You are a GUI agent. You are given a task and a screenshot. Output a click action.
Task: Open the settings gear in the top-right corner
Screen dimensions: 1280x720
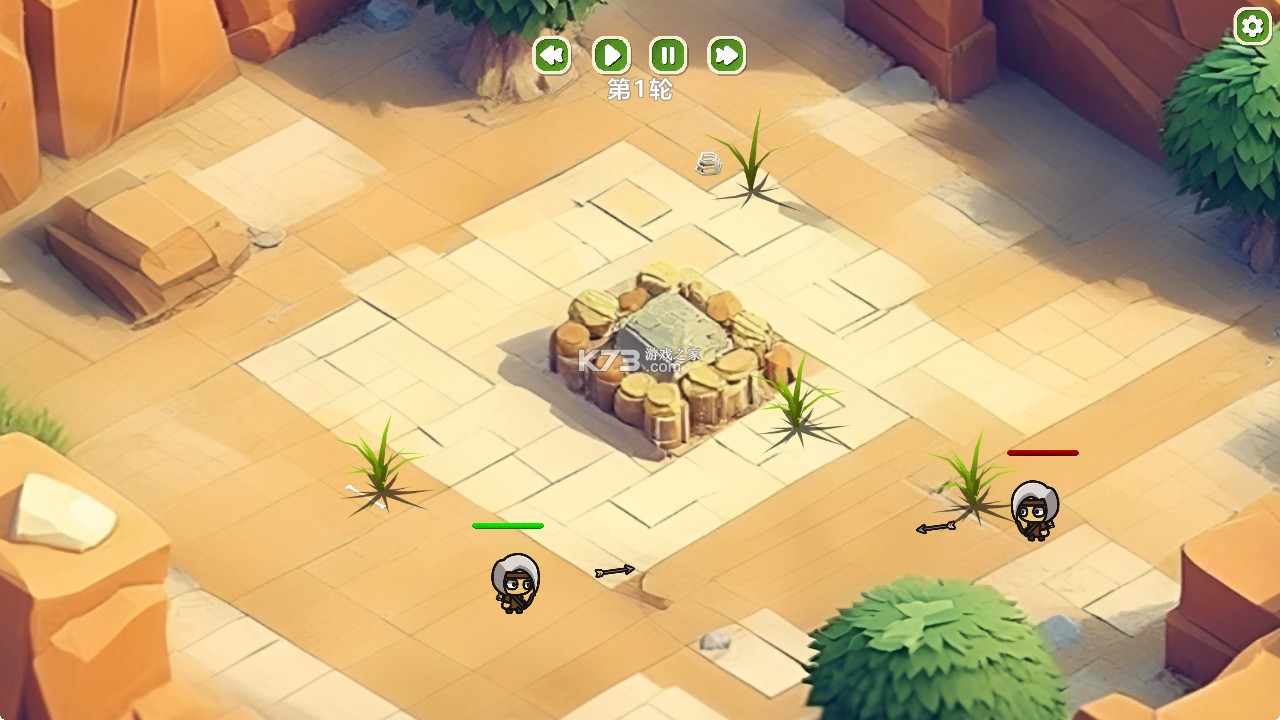point(1252,27)
